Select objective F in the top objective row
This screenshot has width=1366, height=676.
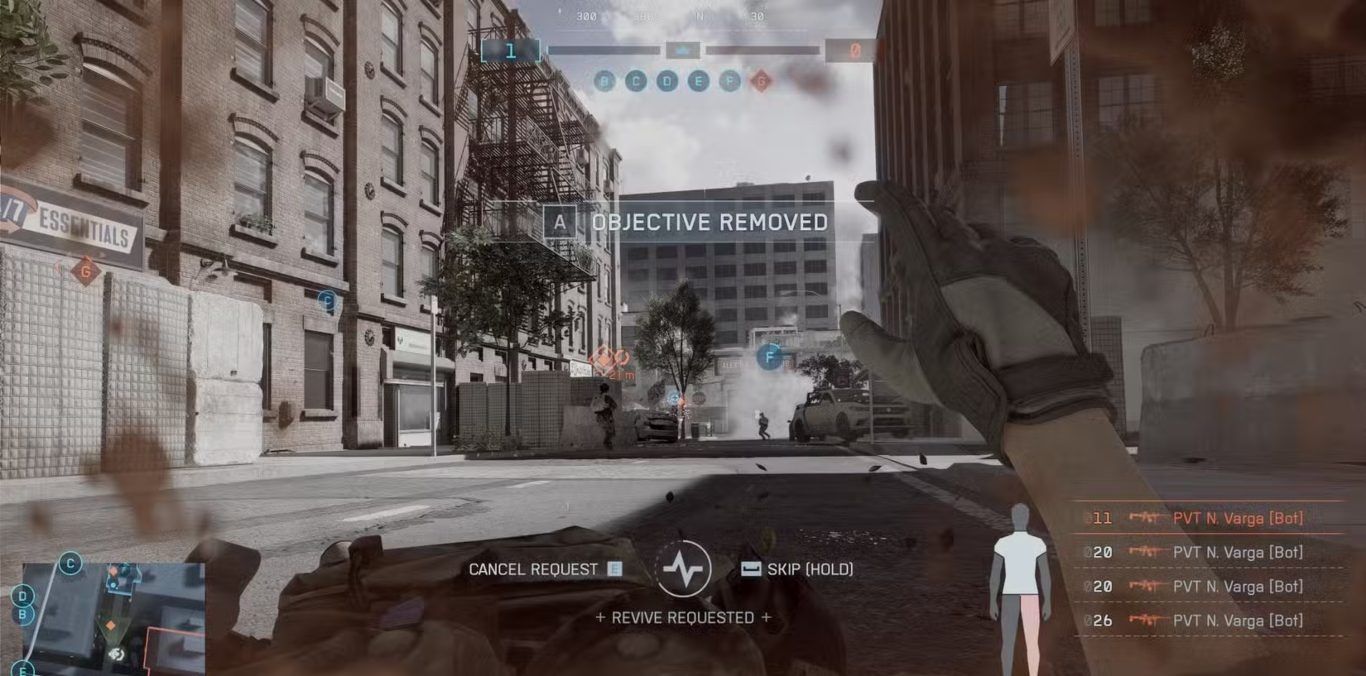pyautogui.click(x=730, y=81)
